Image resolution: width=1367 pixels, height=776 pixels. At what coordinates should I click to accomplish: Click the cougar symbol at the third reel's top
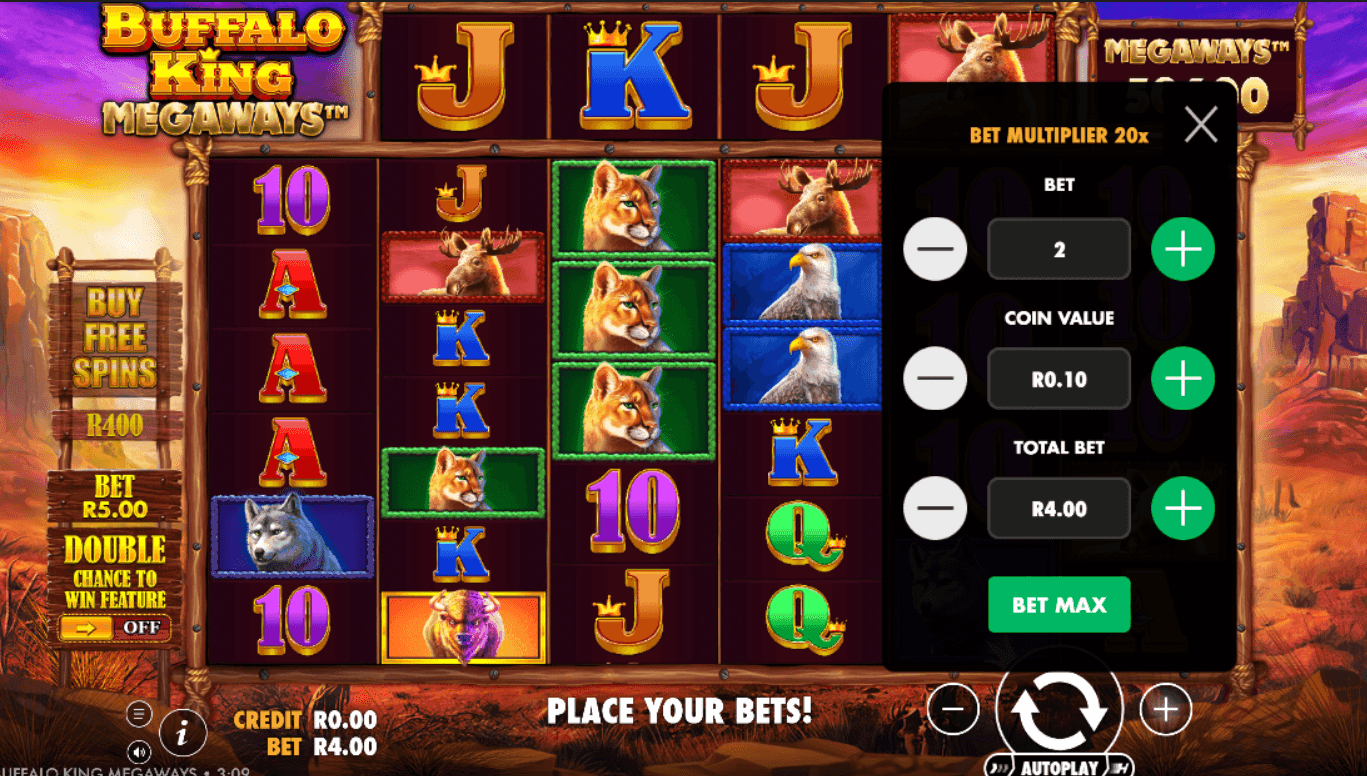pos(630,203)
